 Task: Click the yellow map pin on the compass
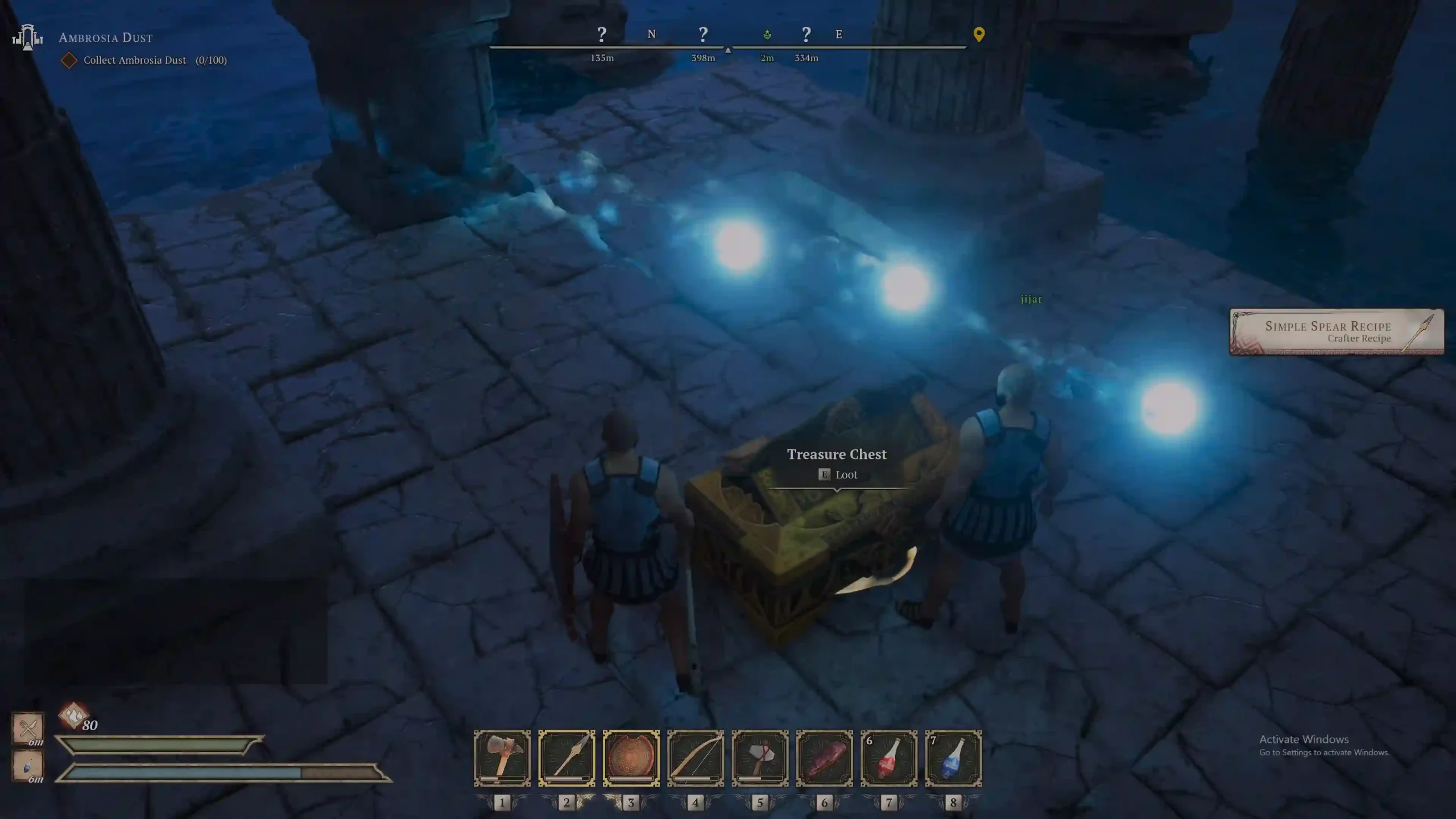(x=979, y=35)
